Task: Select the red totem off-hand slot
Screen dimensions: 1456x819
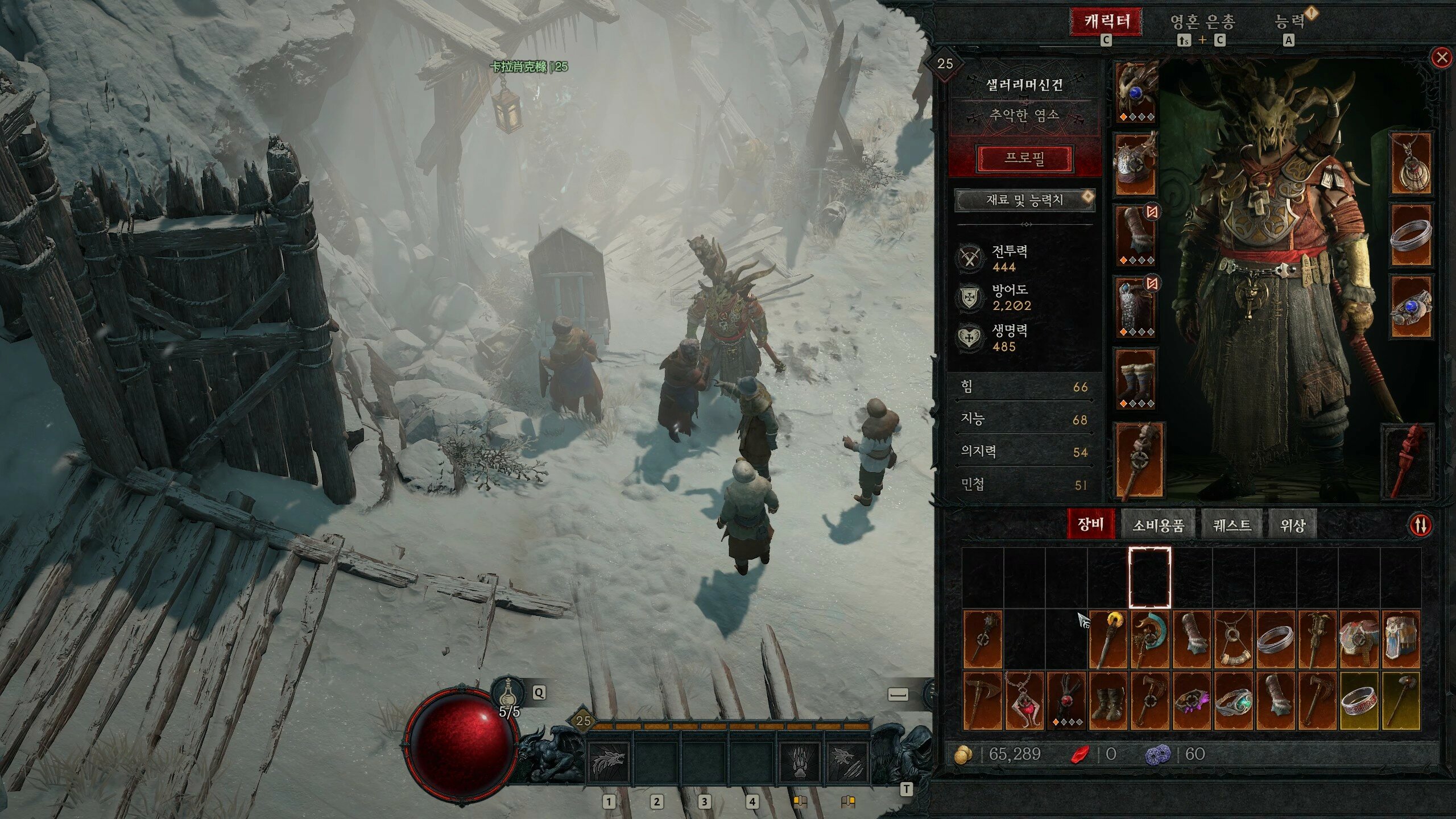Action: coord(1408,461)
